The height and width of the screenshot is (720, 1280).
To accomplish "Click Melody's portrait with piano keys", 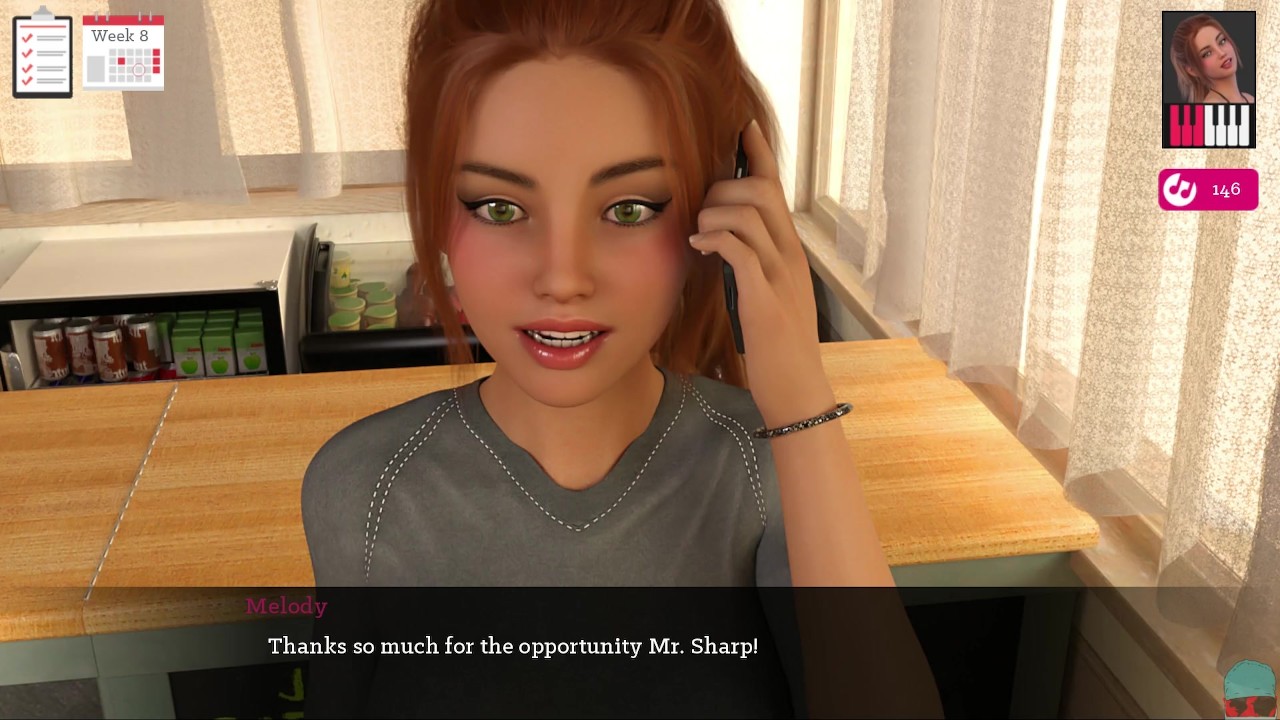I will pyautogui.click(x=1208, y=80).
